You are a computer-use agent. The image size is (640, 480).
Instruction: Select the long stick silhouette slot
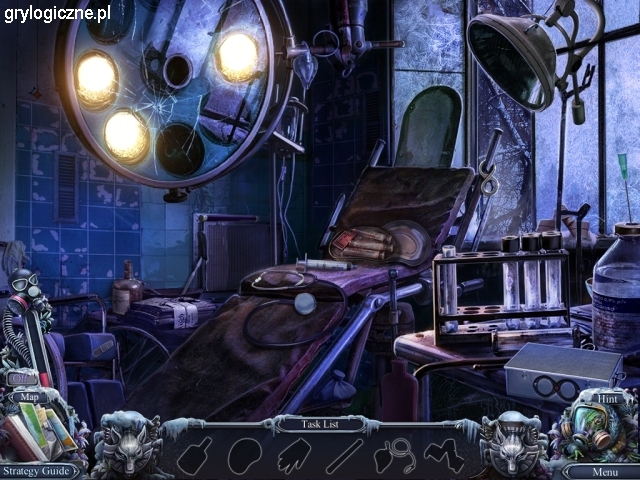click(x=343, y=455)
